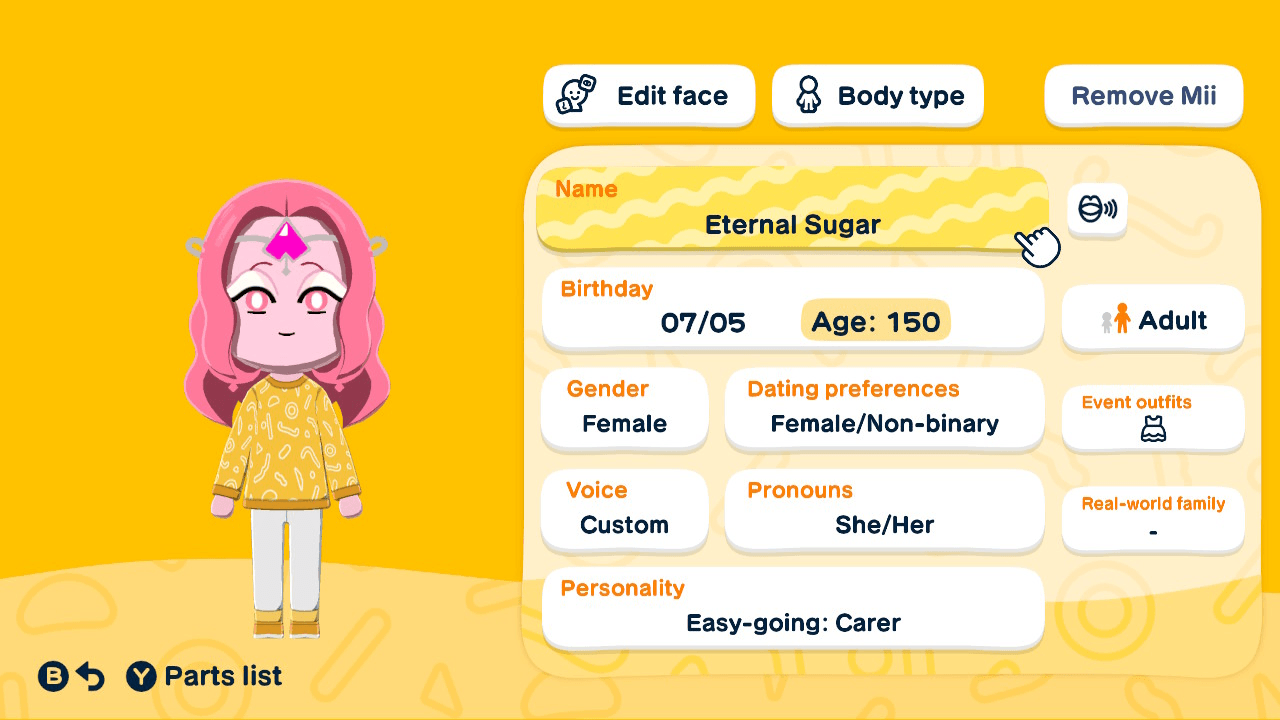Toggle the age group from Adult
Viewport: 1280px width, 720px height.
[x=1152, y=318]
